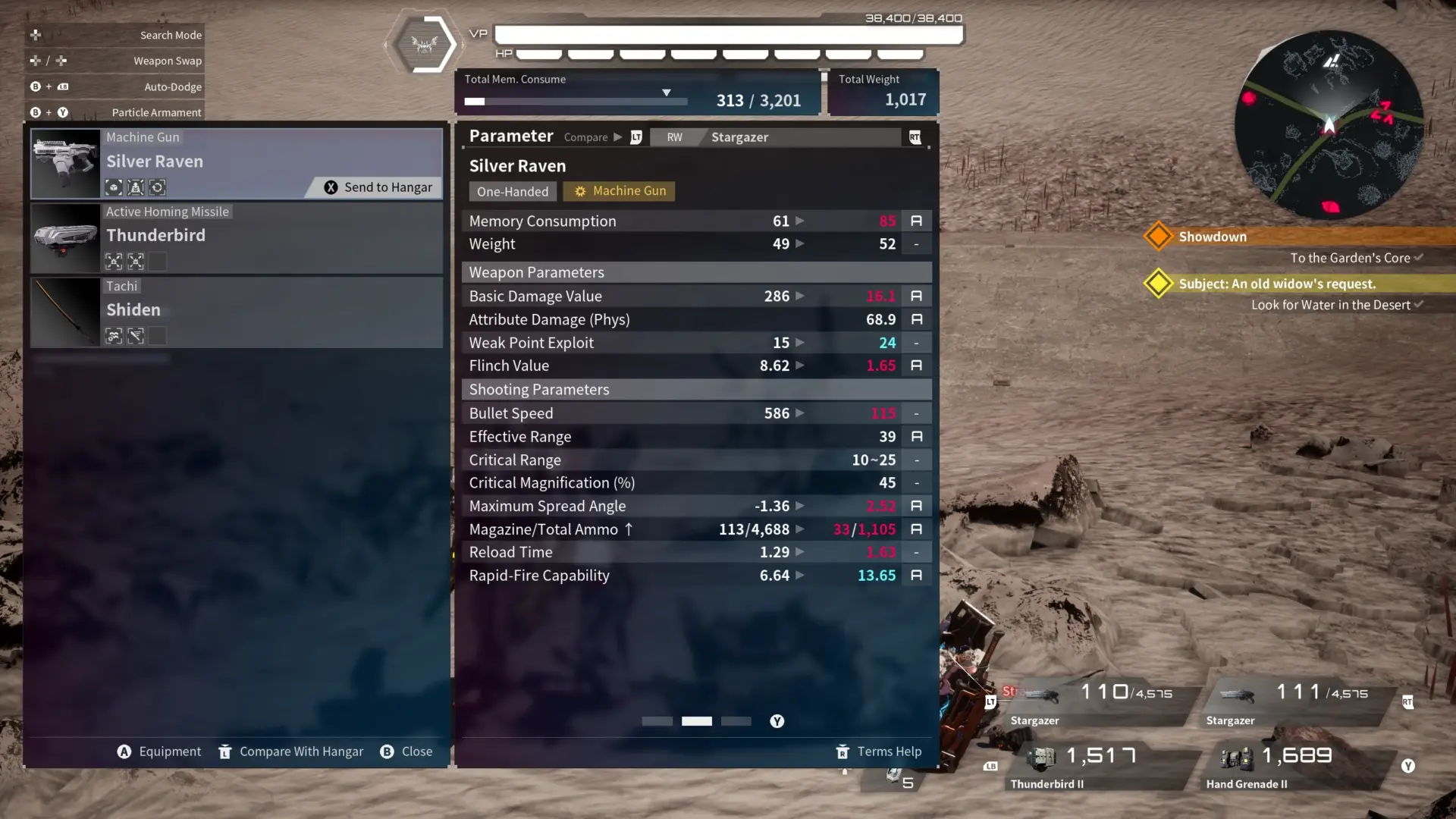Select the Rapid-Fire Capability row
The width and height of the screenshot is (1456, 819).
695,576
